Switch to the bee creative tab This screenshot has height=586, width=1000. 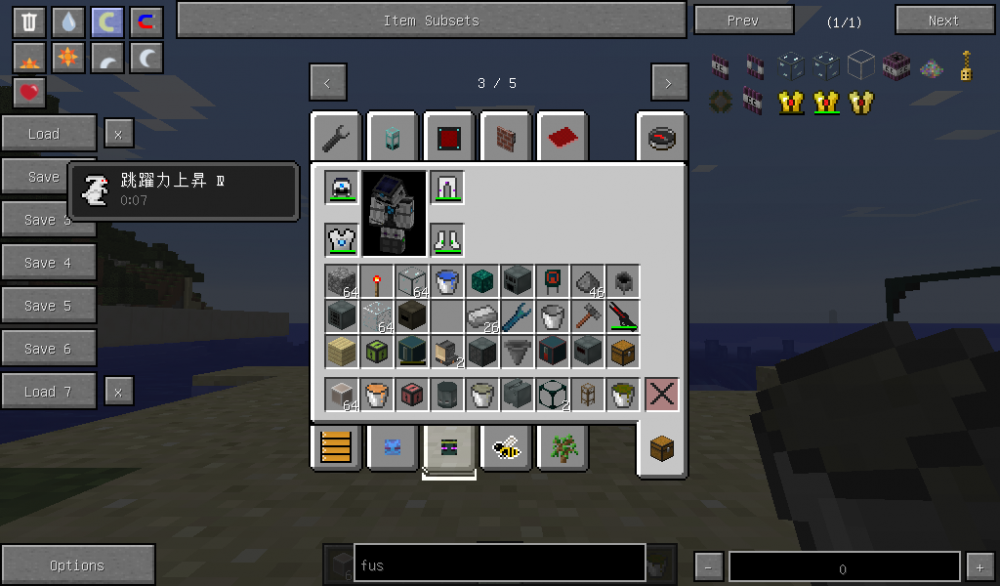tap(506, 448)
